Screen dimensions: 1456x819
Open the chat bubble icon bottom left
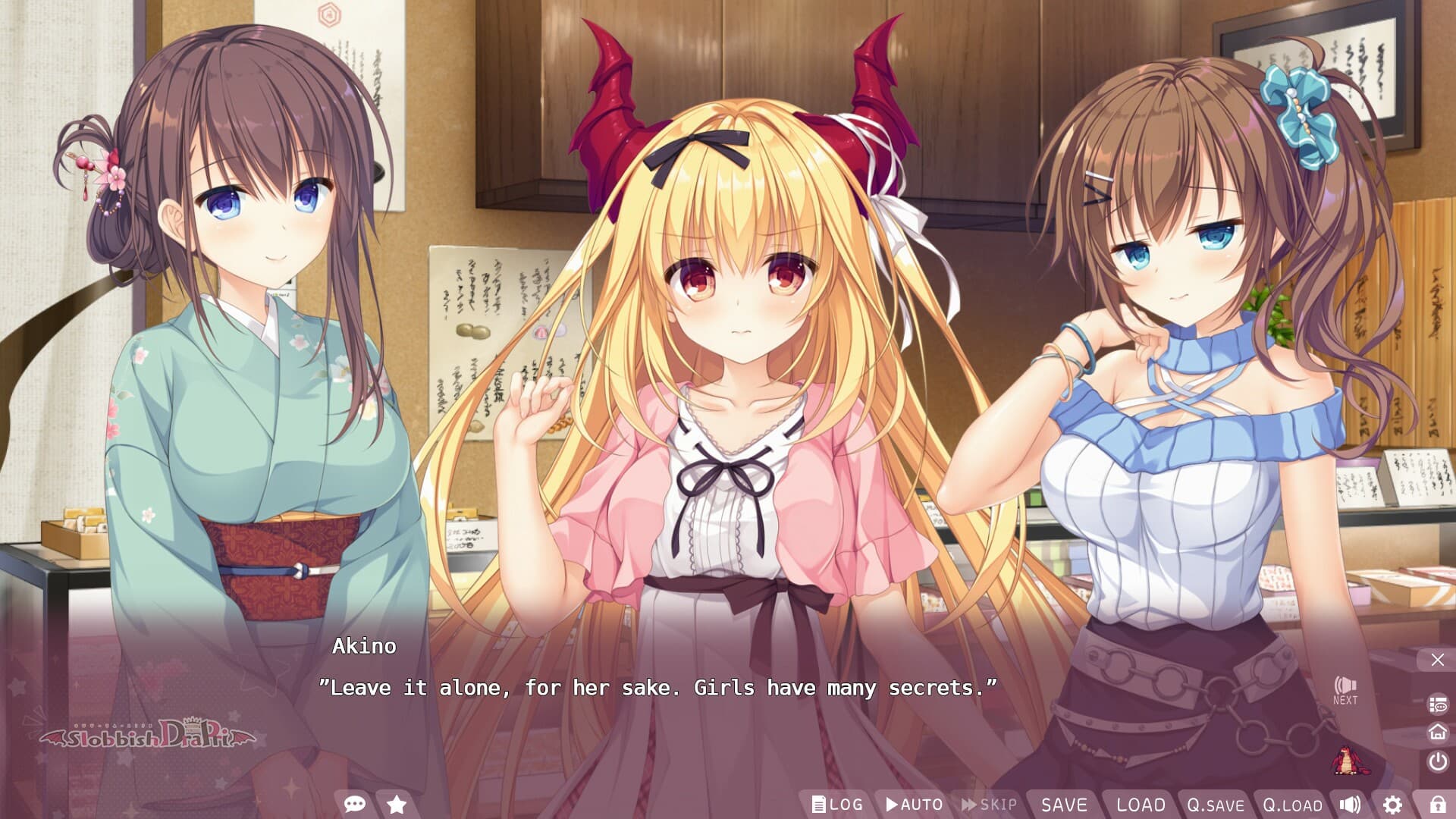(x=353, y=805)
